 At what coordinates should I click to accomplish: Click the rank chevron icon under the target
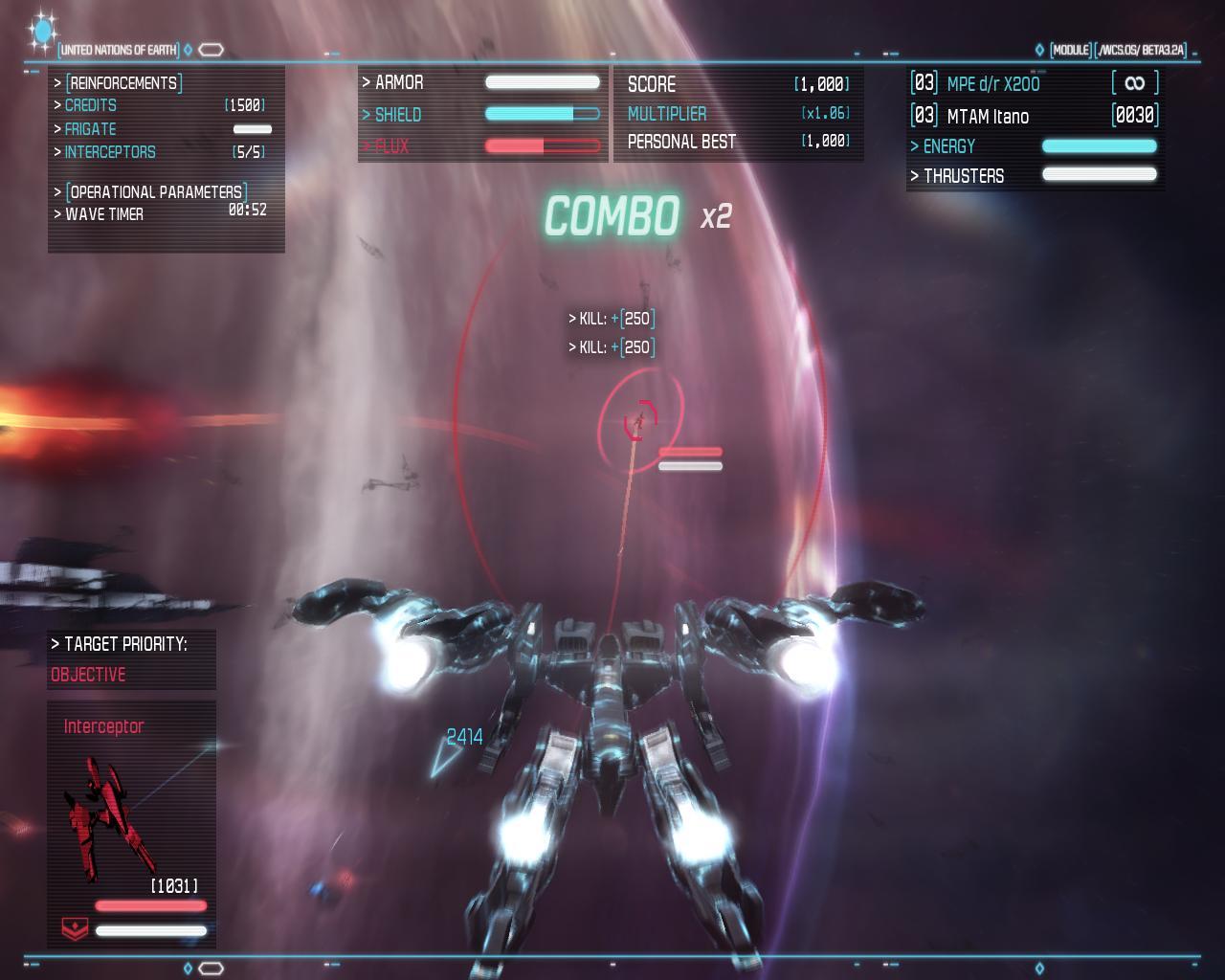(75, 927)
